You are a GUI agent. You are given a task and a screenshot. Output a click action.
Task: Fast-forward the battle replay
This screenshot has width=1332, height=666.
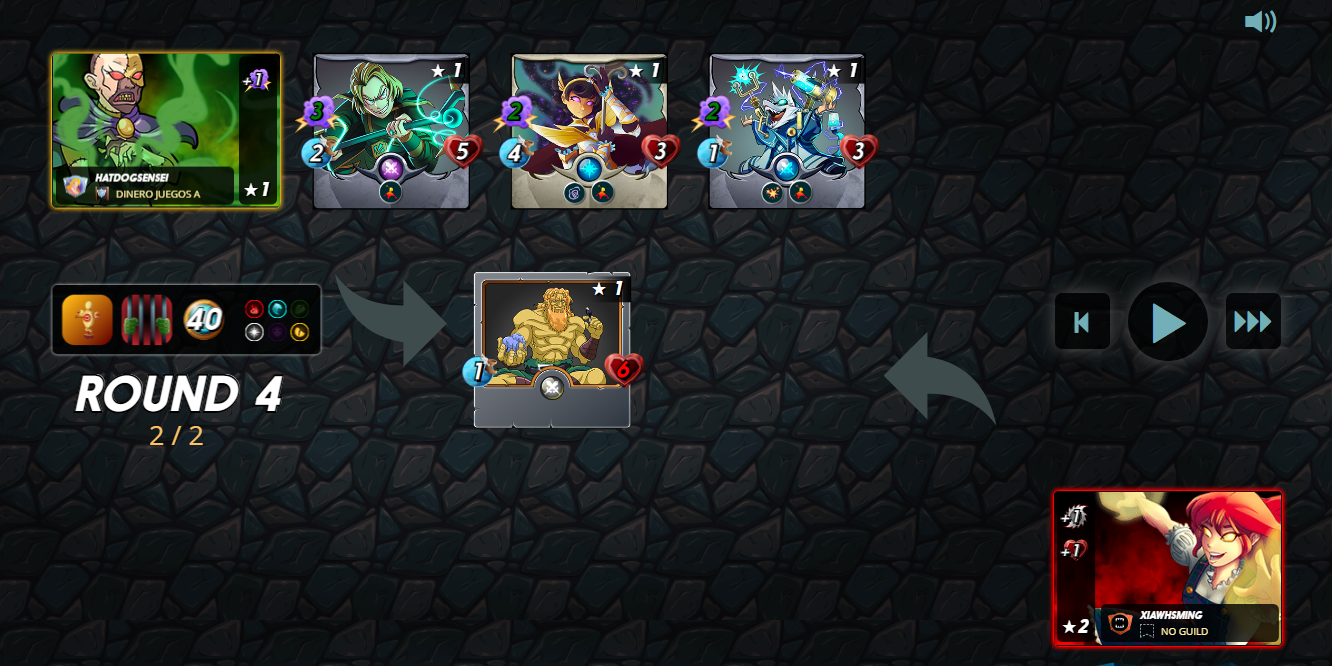1253,322
